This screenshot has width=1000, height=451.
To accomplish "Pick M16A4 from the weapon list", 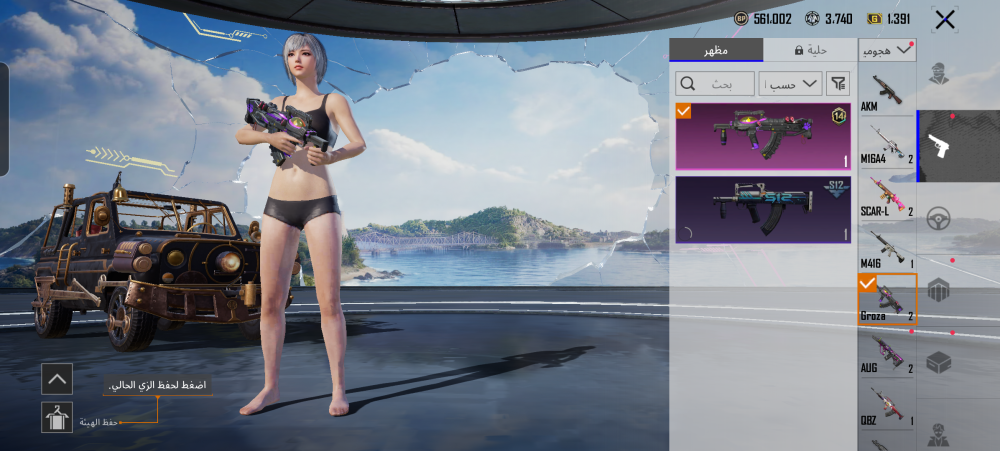I will coord(886,142).
